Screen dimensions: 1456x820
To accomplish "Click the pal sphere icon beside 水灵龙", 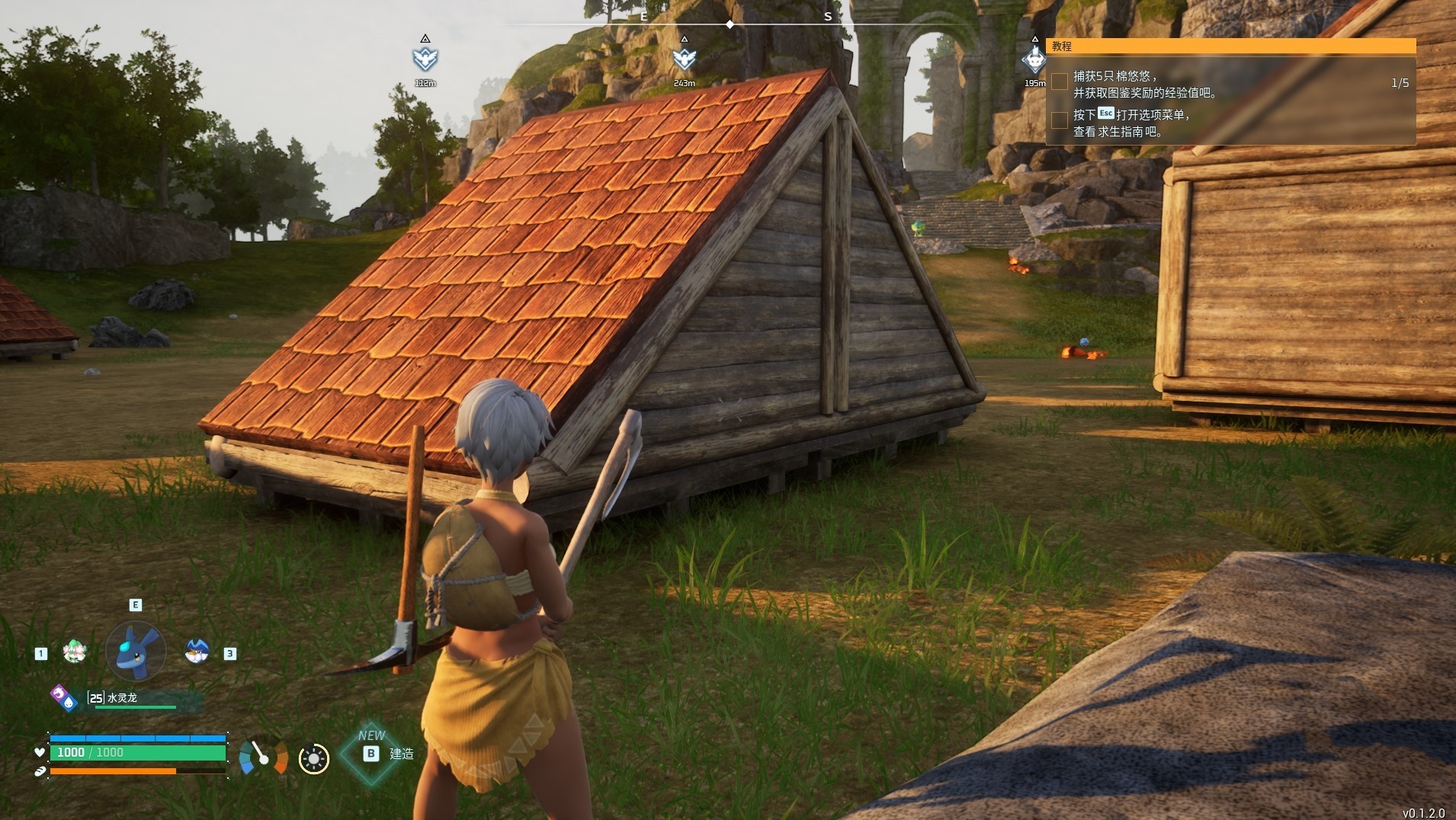I will click(63, 697).
